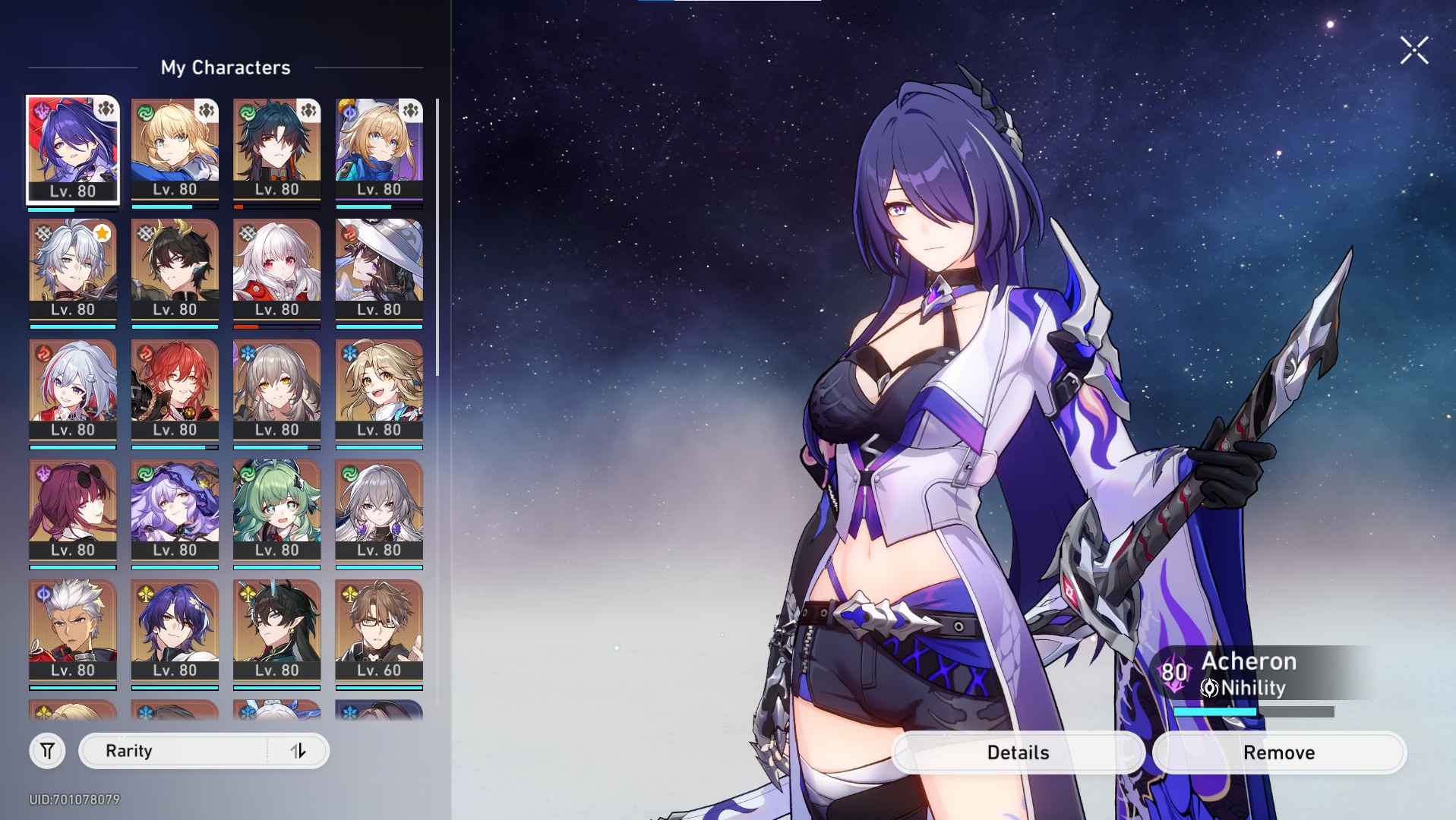The width and height of the screenshot is (1456, 820).
Task: Remove Acheron from the showcase
Action: 1279,752
